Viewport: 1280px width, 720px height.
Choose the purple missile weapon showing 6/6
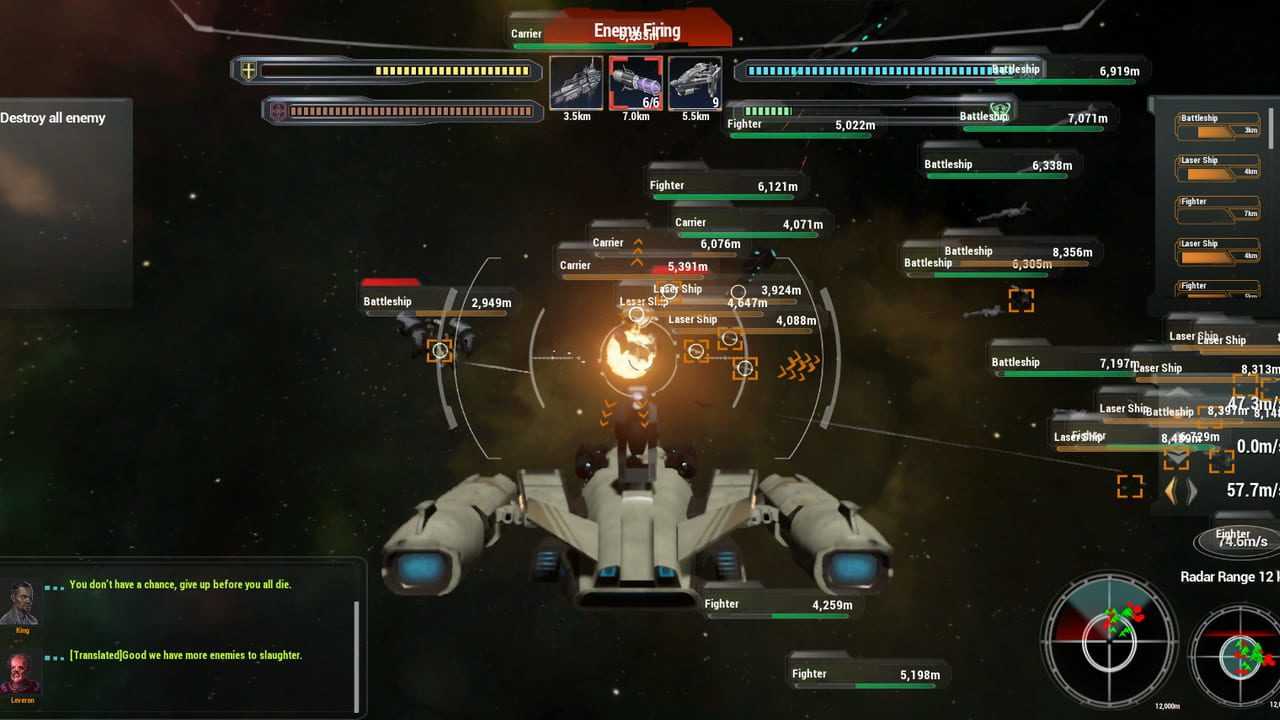(635, 83)
